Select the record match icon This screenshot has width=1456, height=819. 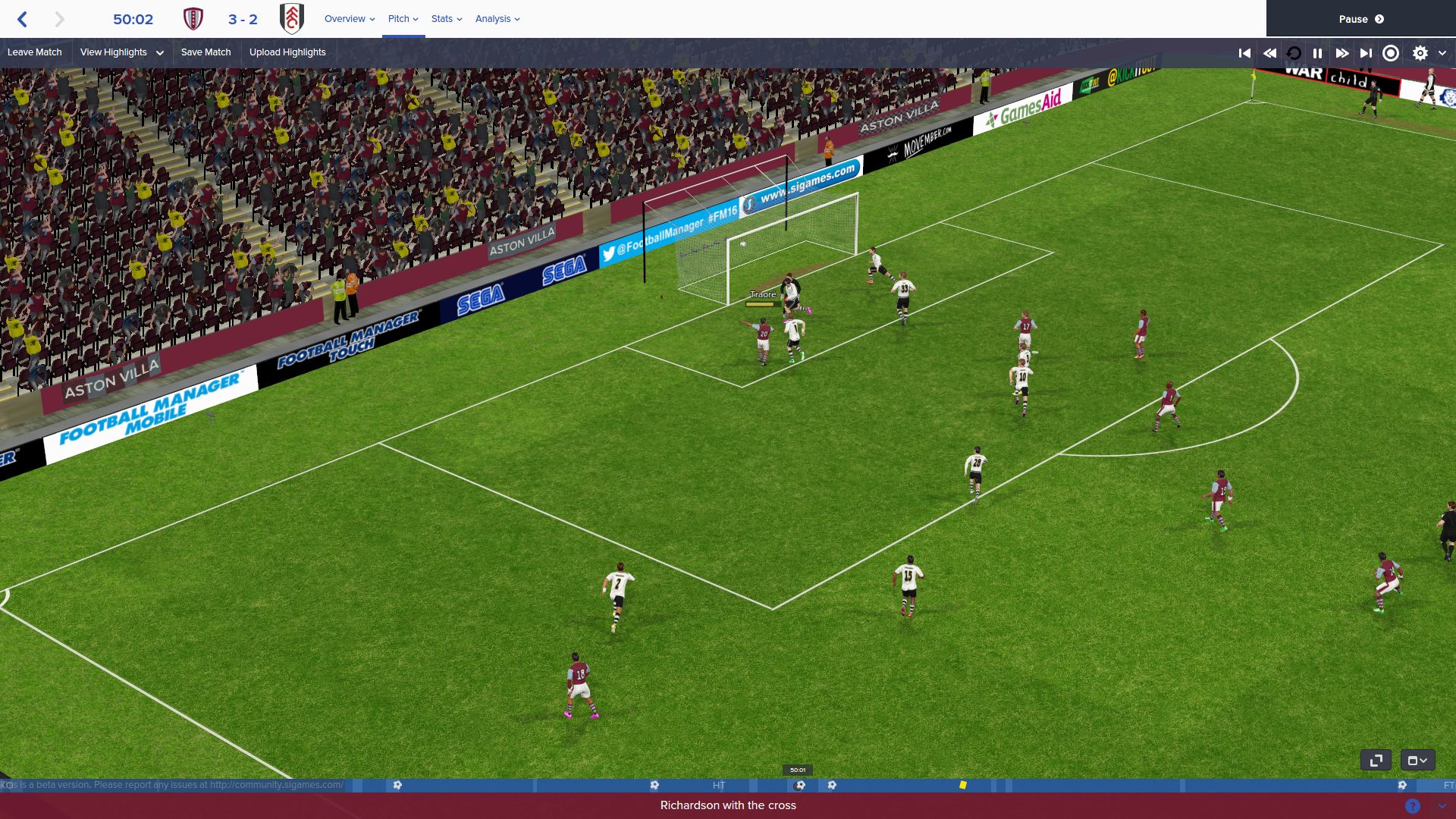1390,53
